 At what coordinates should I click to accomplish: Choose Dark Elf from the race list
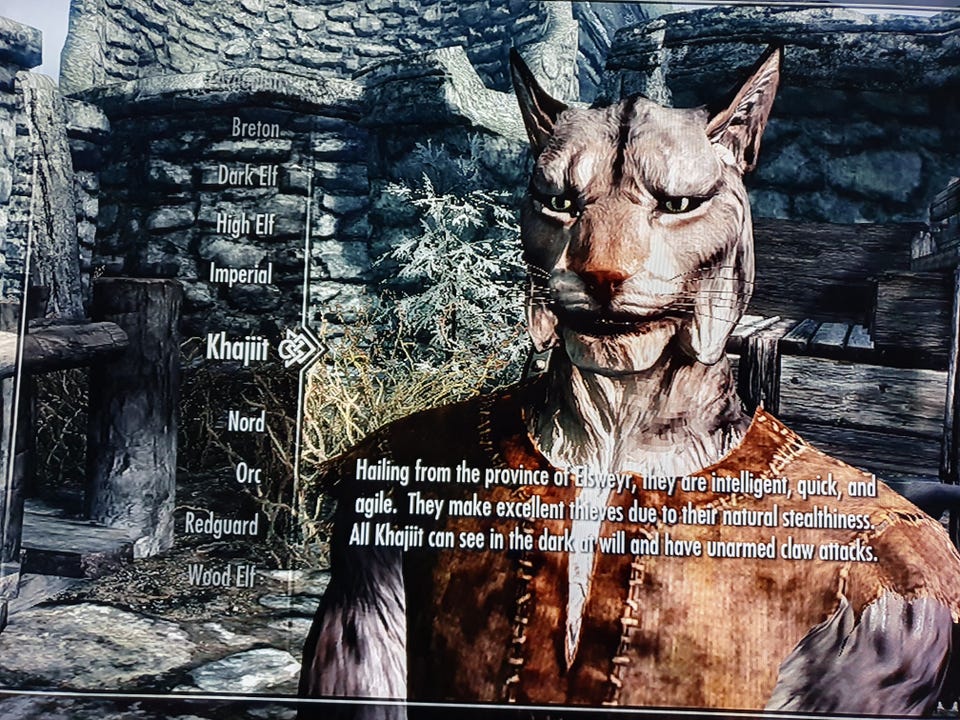[x=247, y=176]
